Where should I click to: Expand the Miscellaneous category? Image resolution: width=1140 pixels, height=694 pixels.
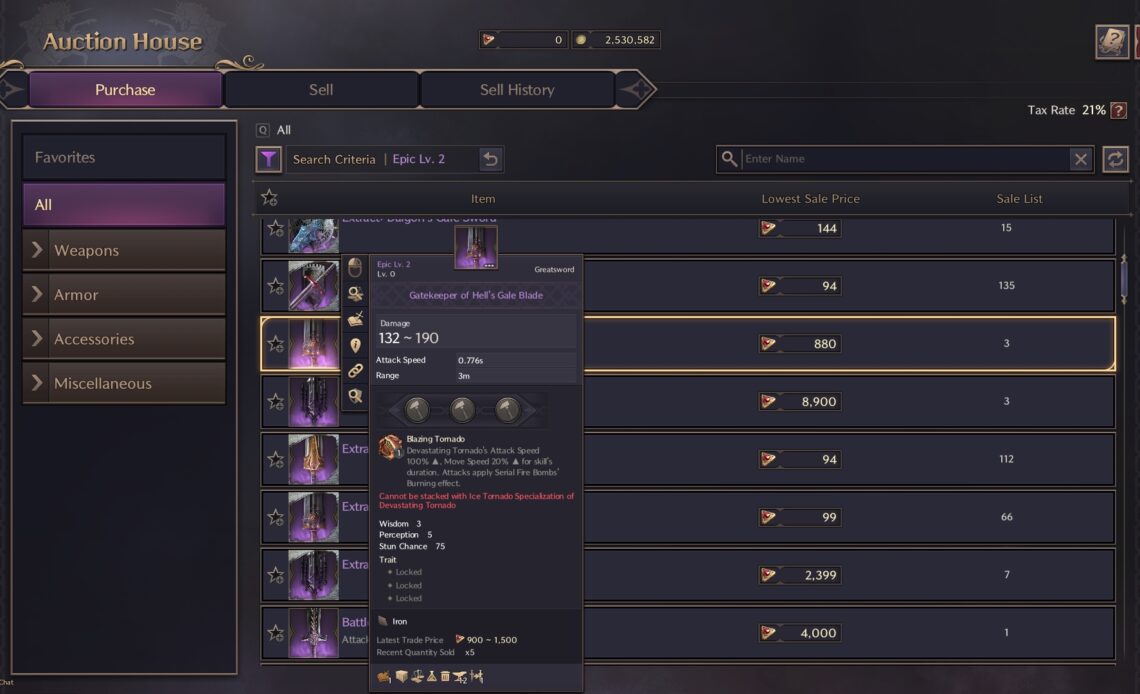tap(124, 383)
